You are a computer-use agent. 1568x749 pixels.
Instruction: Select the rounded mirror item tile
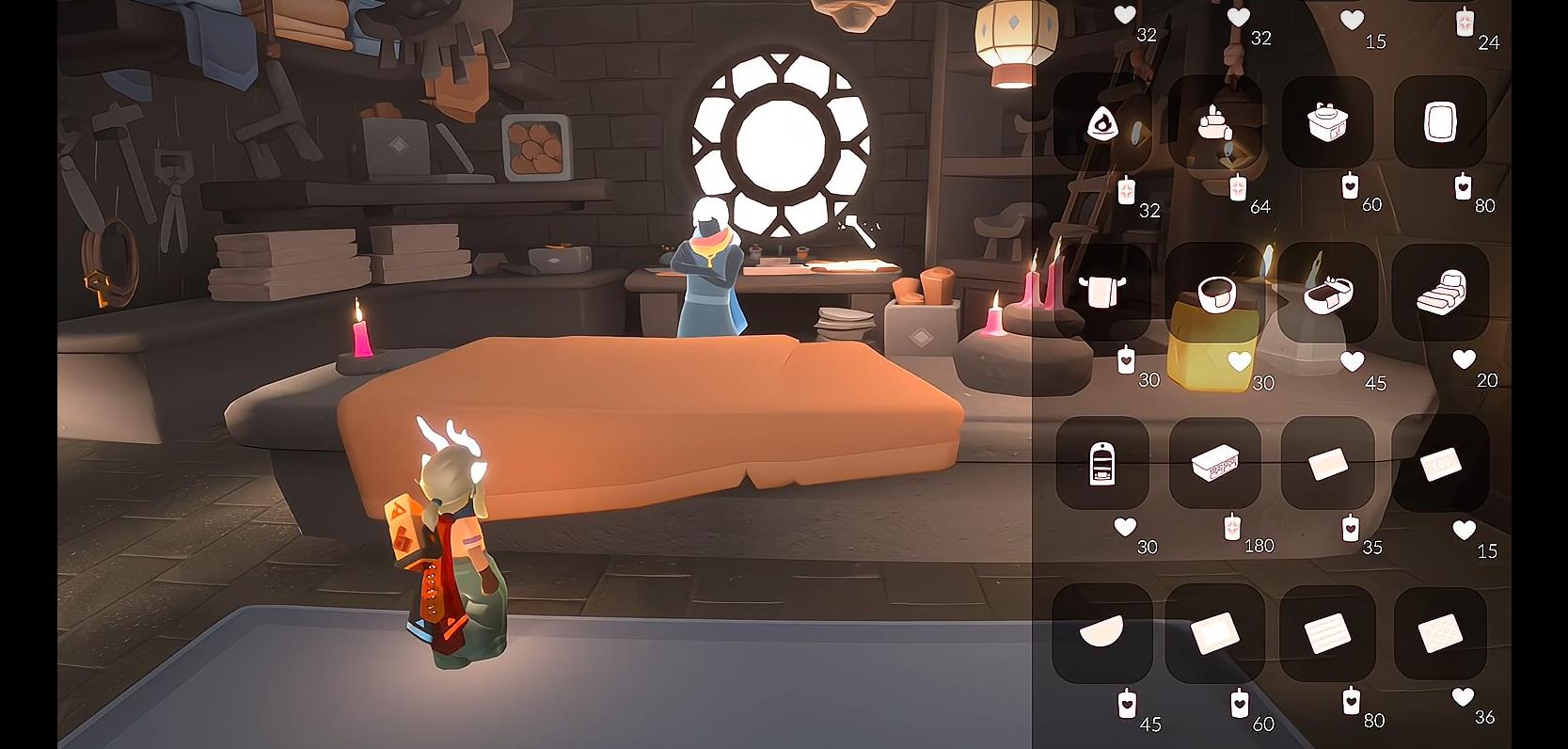pyautogui.click(x=1440, y=123)
